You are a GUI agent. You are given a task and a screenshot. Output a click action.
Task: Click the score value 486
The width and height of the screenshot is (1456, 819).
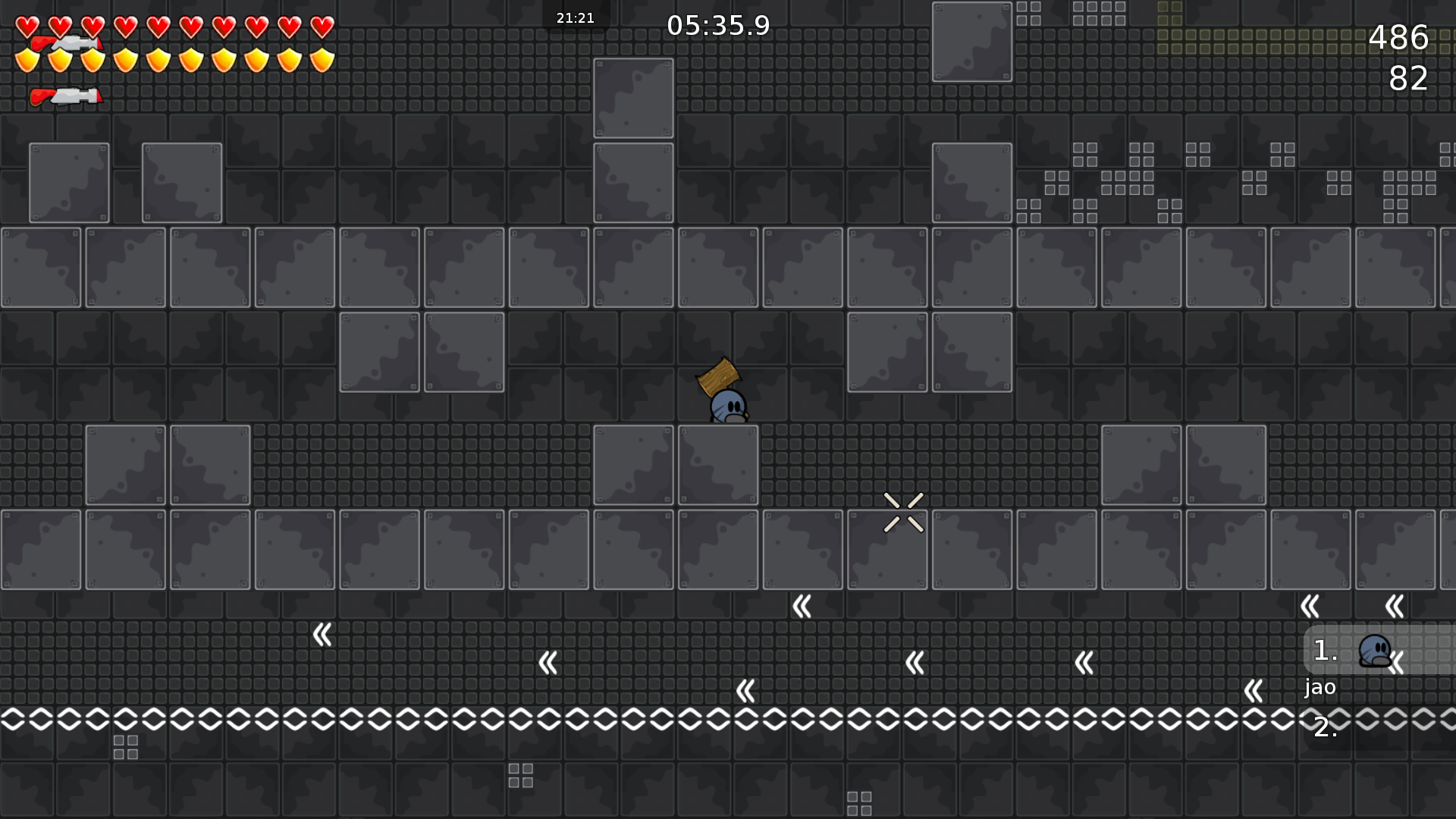pos(1399,39)
